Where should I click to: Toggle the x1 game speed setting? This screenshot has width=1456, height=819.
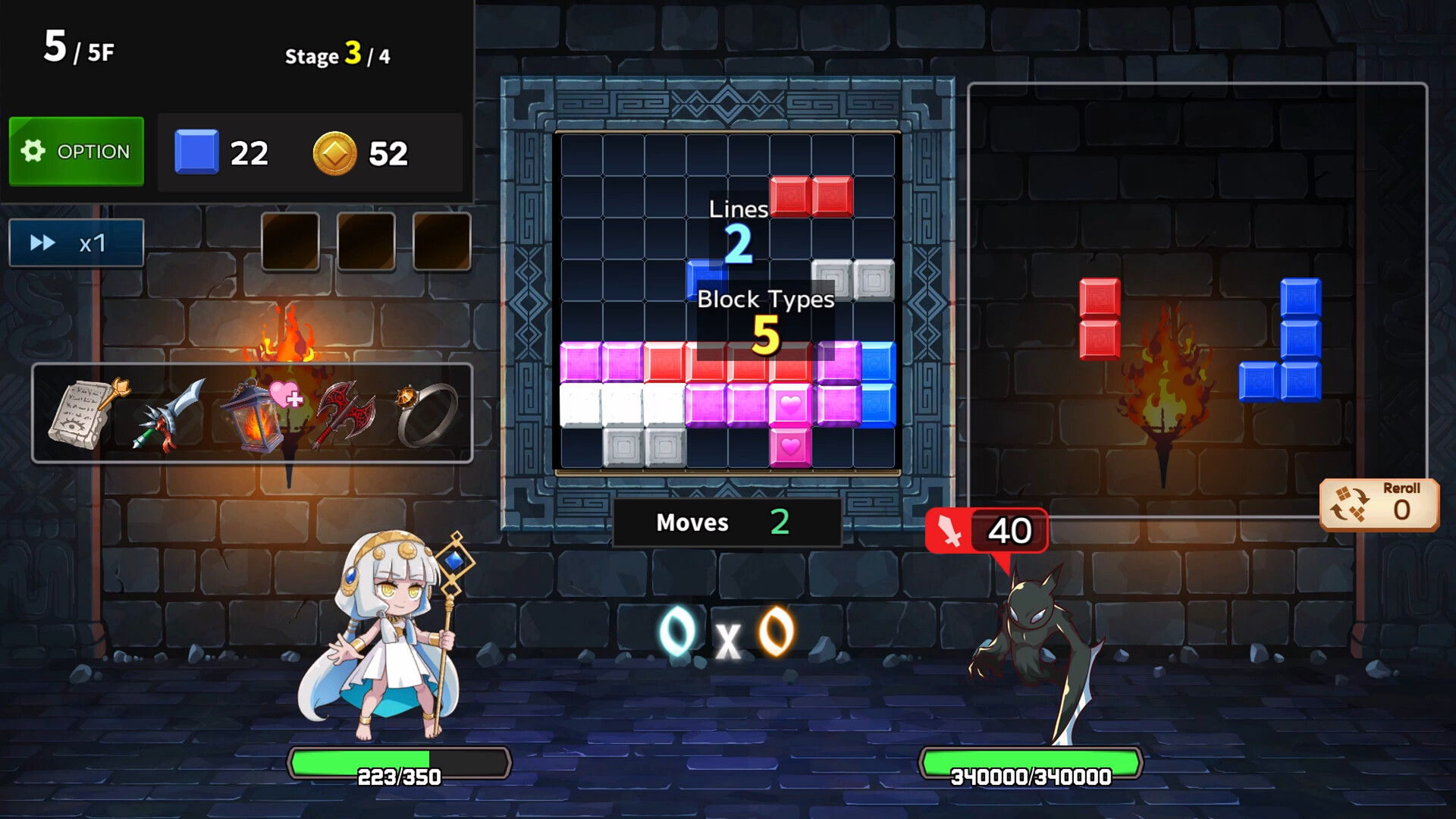(x=75, y=243)
